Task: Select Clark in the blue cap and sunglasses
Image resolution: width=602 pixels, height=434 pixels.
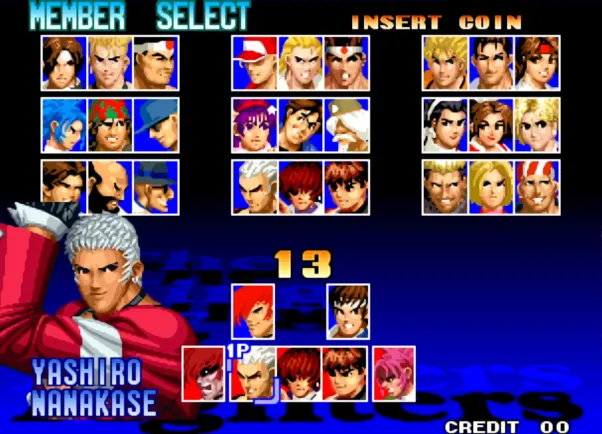Action: pos(155,124)
